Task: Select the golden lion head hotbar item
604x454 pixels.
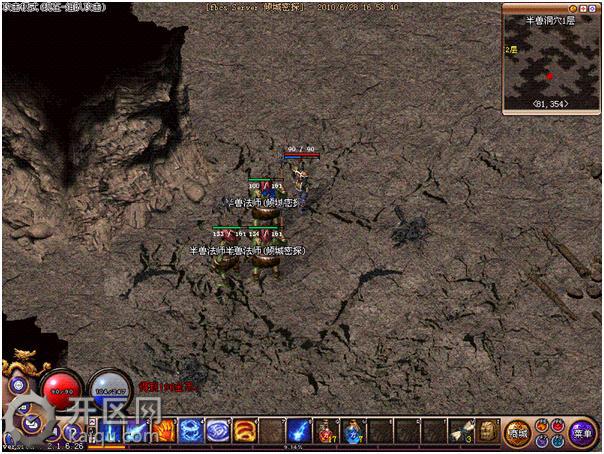Action: coord(488,432)
